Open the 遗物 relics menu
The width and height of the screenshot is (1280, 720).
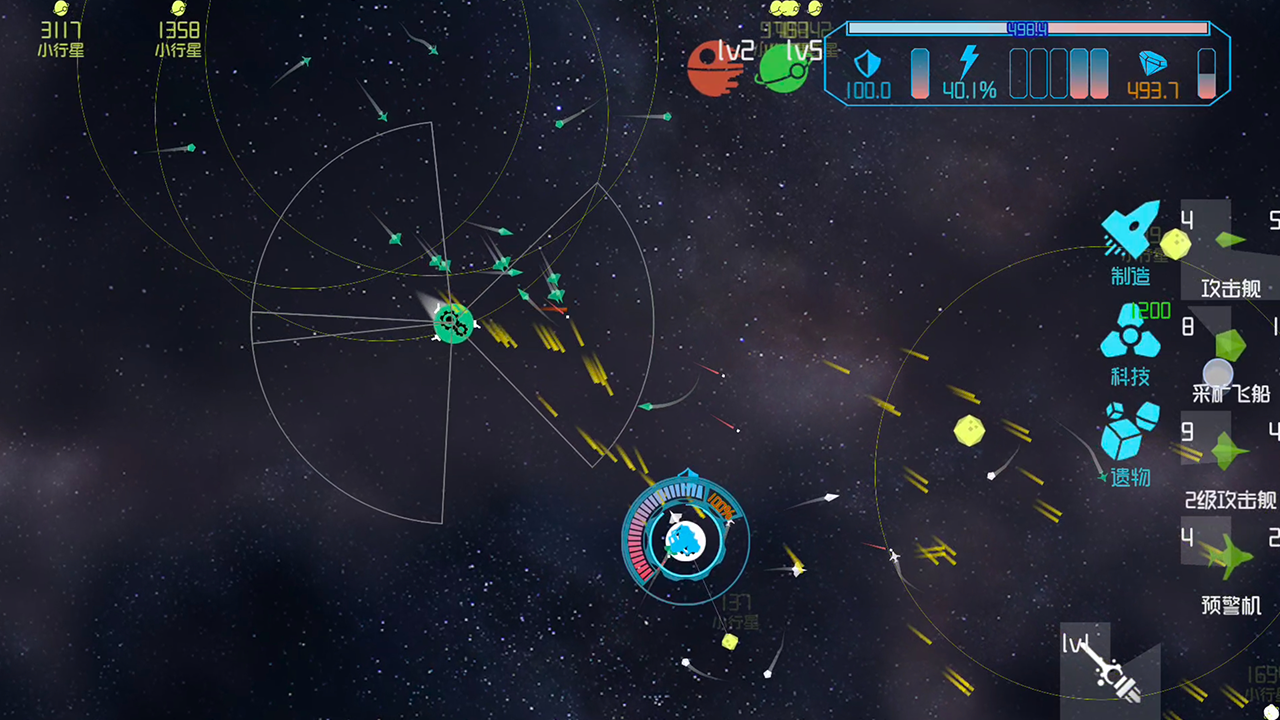1130,443
